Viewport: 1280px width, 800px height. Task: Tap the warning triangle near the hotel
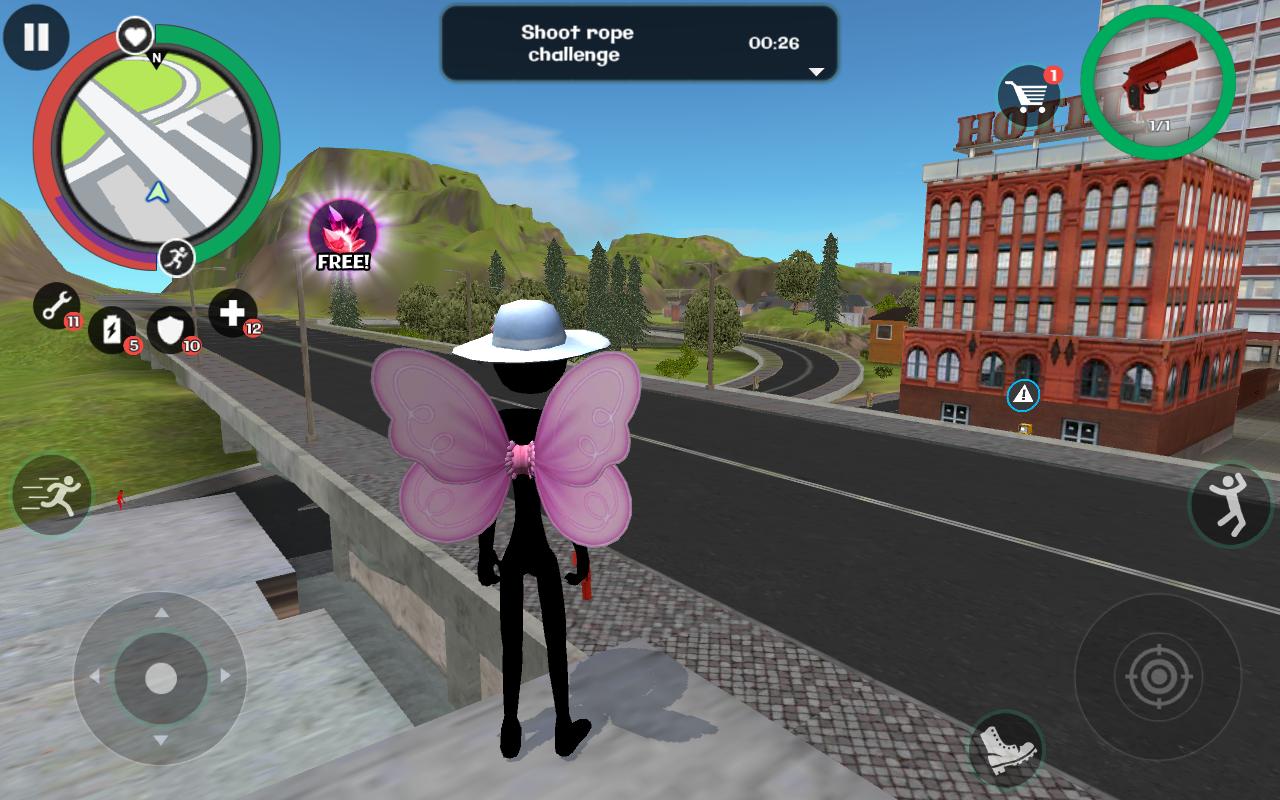point(1022,397)
